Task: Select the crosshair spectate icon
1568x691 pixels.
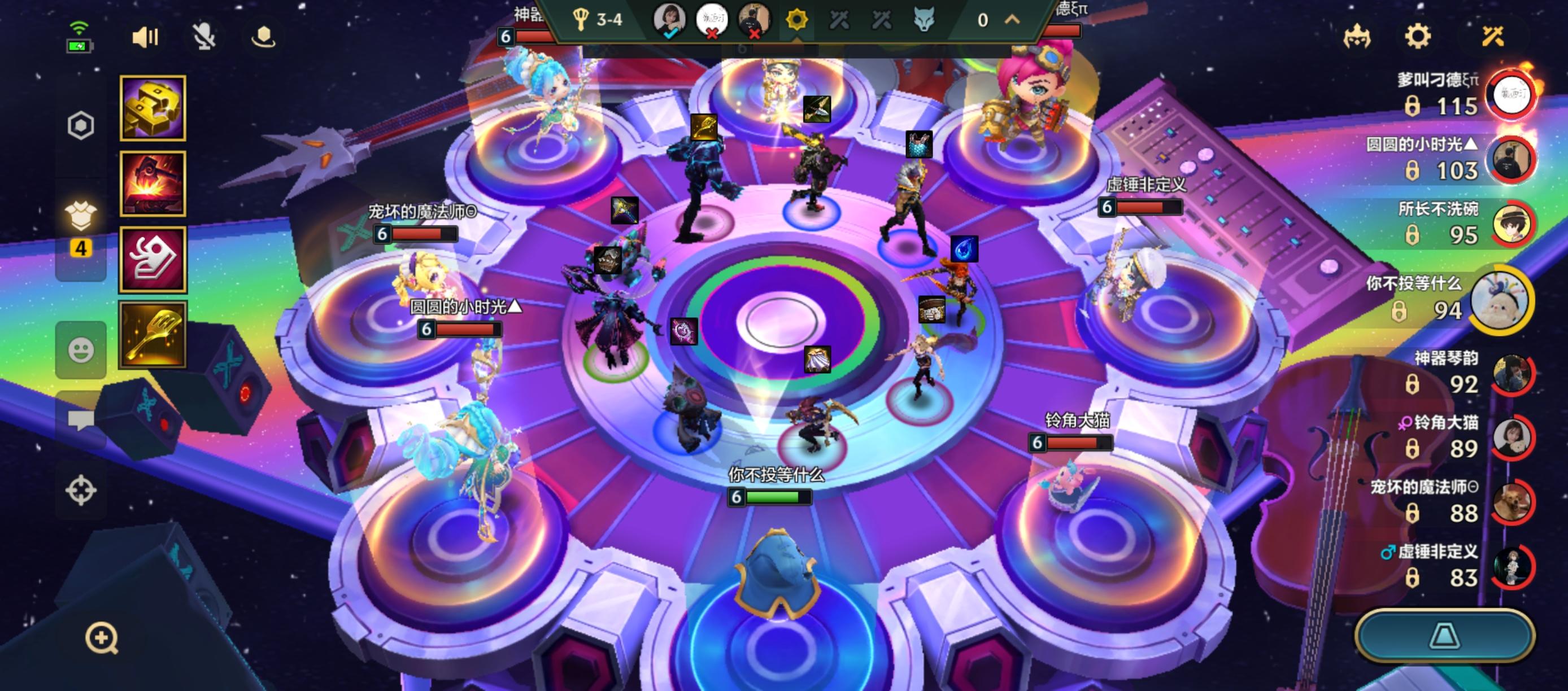Action: coord(81,487)
